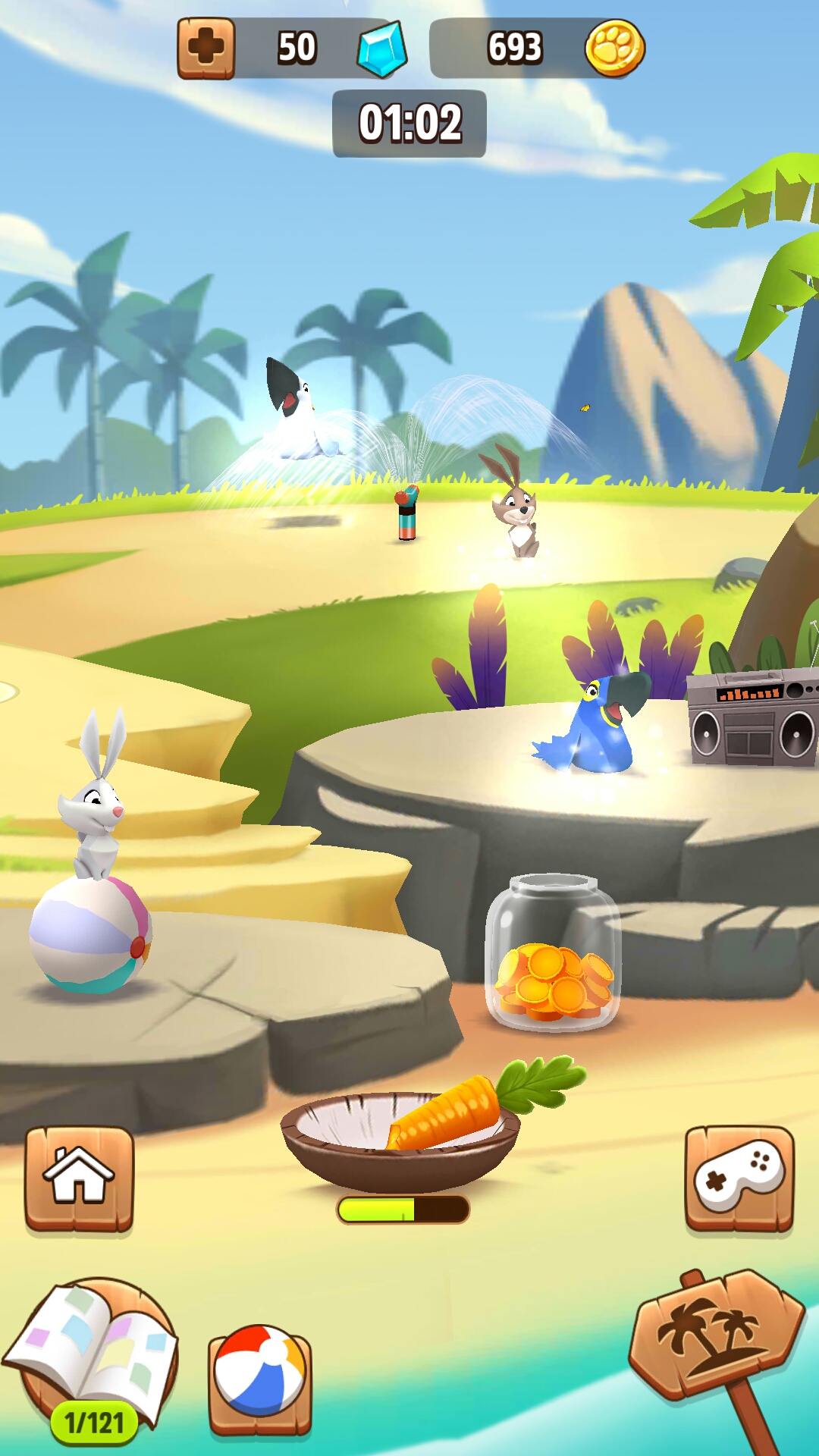Collect coins from the glass jar
819x1456 pixels.
[554, 954]
